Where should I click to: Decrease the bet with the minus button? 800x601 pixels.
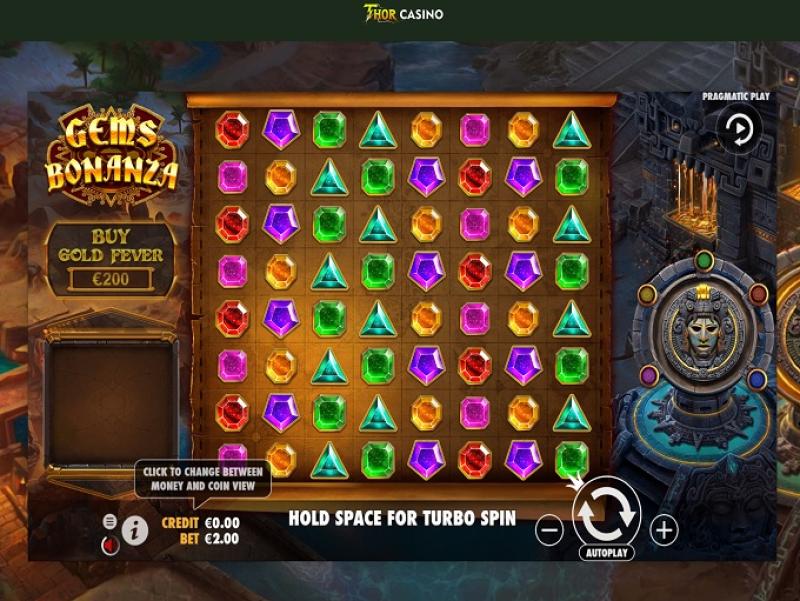(x=549, y=530)
